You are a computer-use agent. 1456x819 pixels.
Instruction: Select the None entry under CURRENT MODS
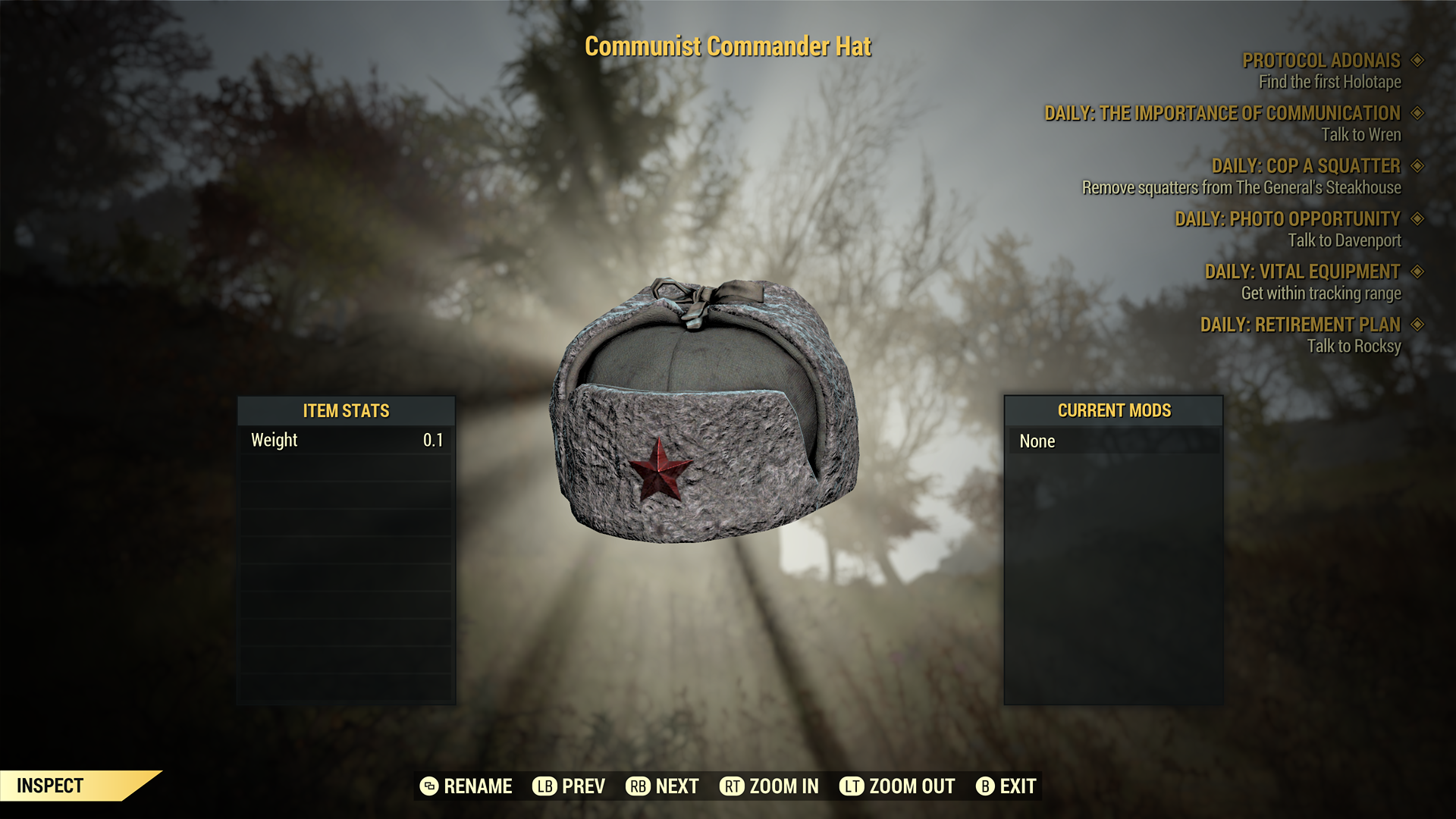pos(1113,441)
